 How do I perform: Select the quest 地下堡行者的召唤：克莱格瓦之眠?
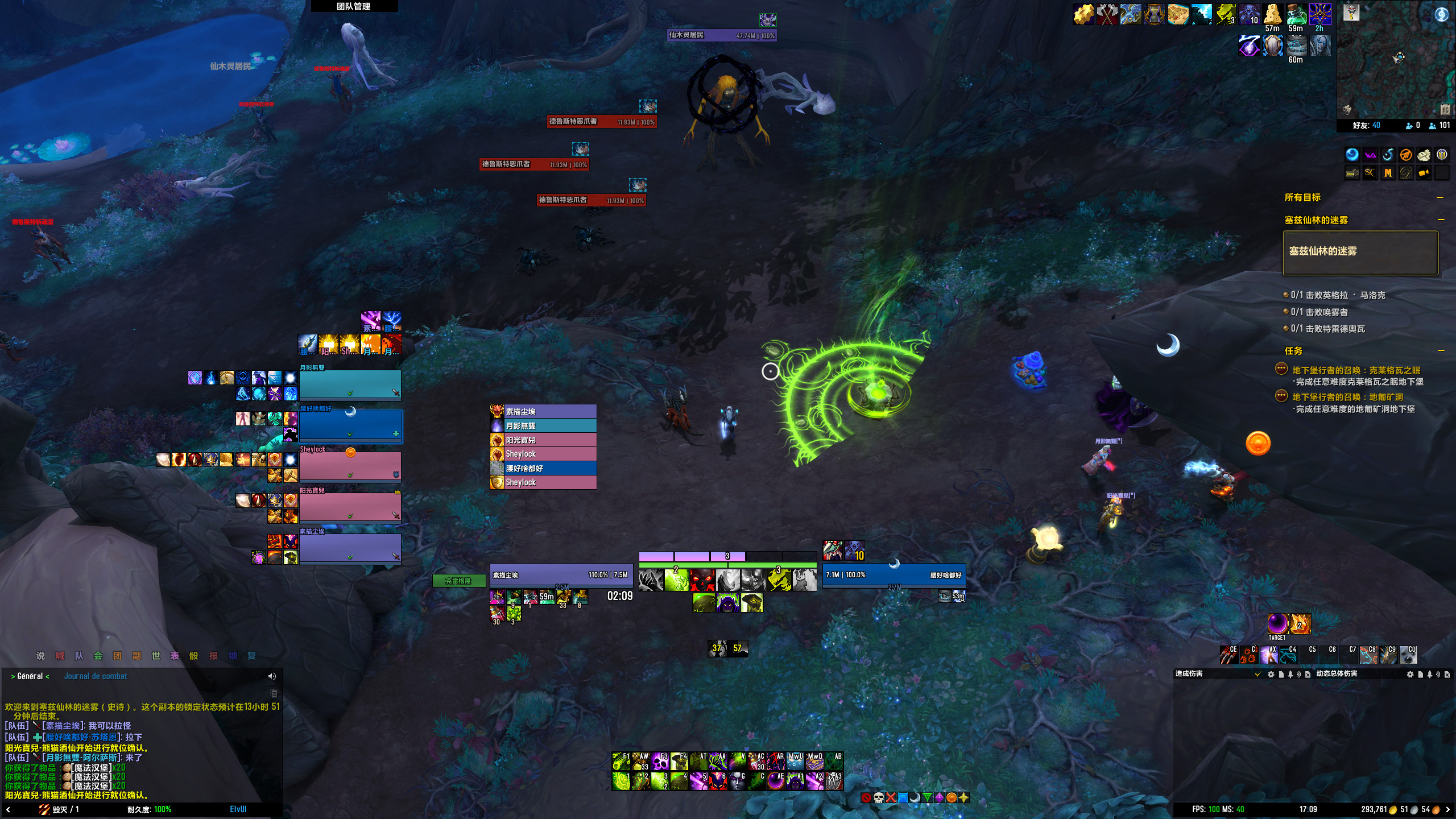[1356, 370]
